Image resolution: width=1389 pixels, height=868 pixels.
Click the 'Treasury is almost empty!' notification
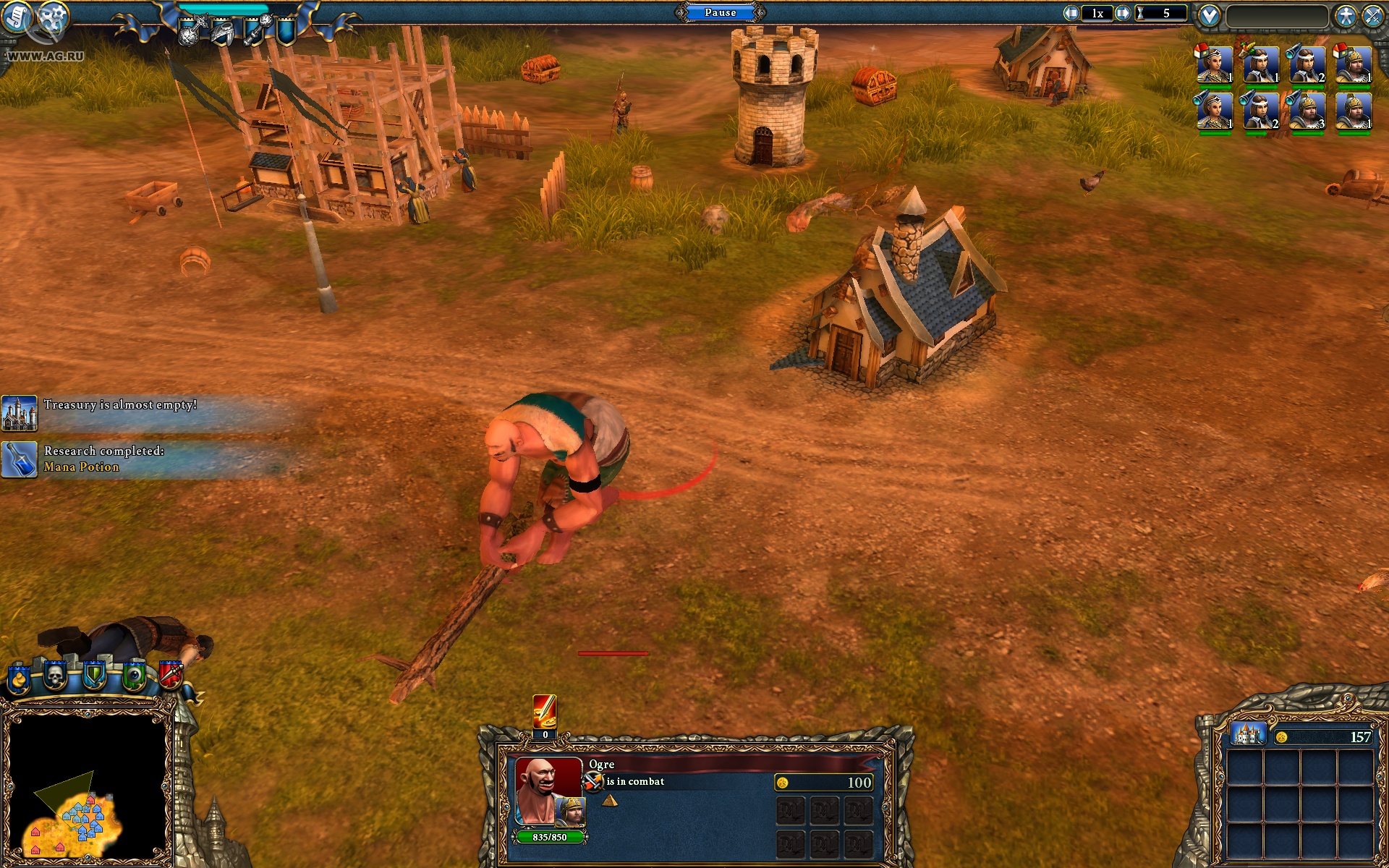(119, 404)
